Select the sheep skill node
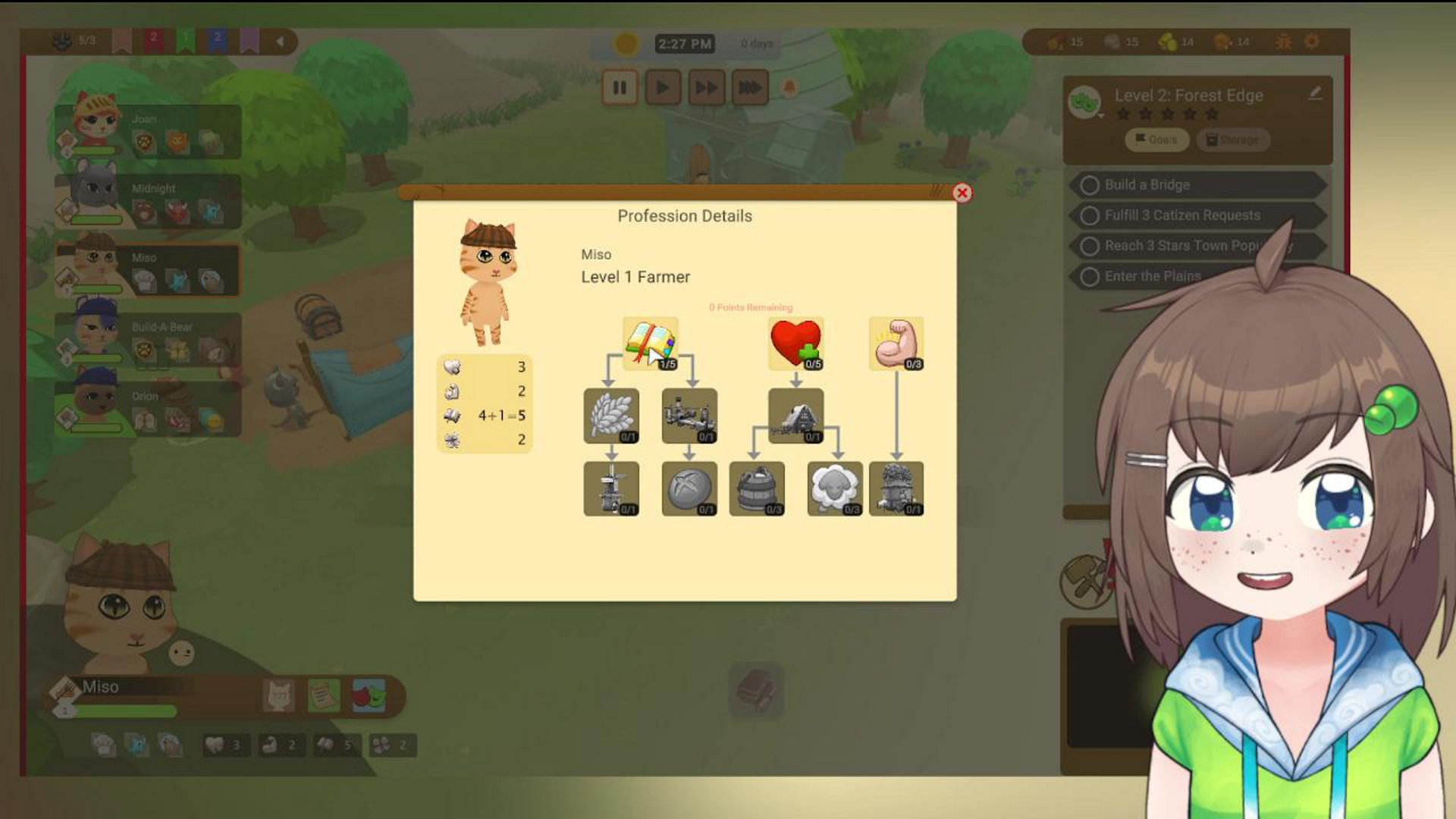Viewport: 1456px width, 819px height. (834, 488)
